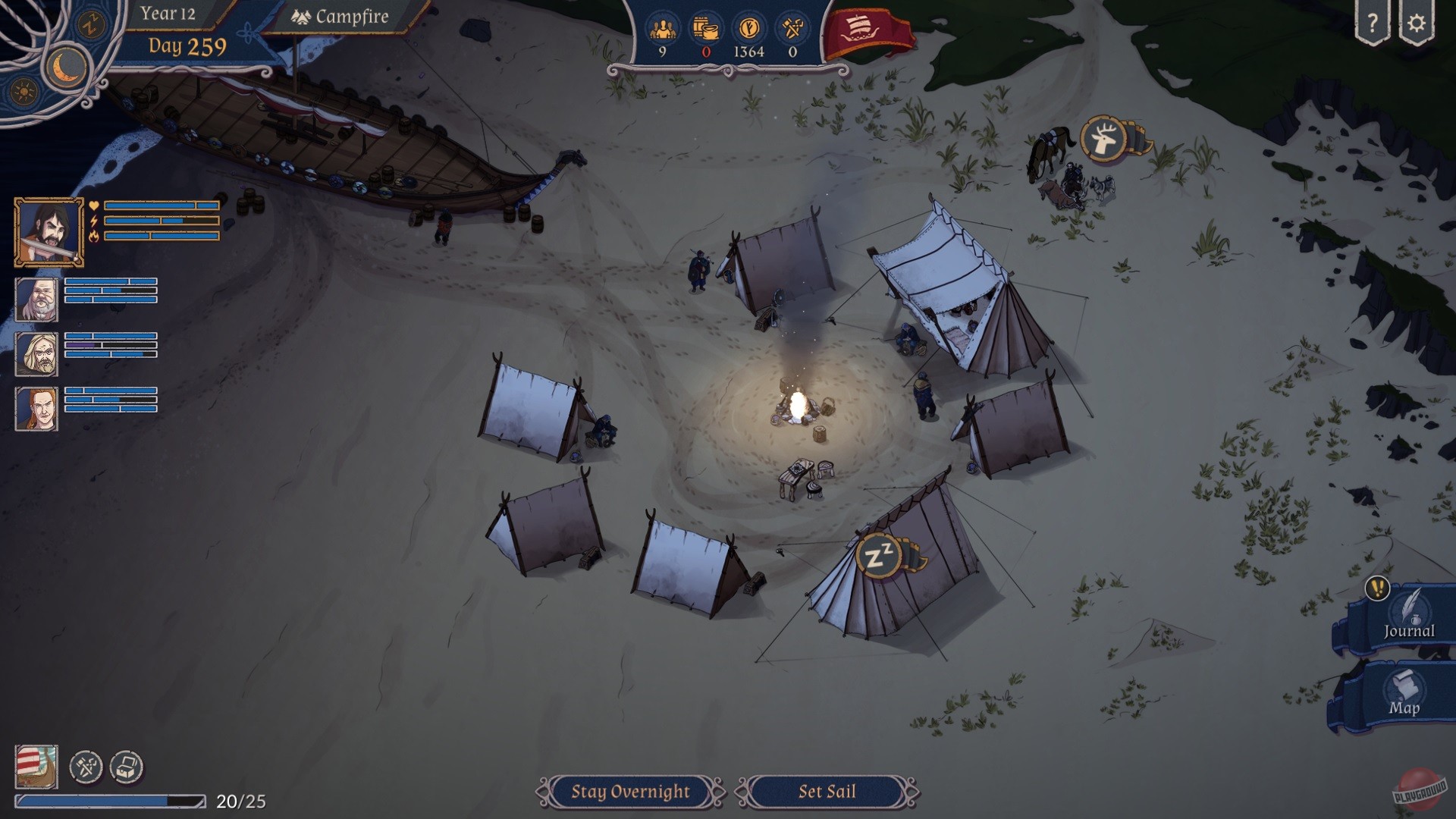This screenshot has width=1456, height=819.
Task: Open the settings gear in the corner
Action: coord(1417,24)
